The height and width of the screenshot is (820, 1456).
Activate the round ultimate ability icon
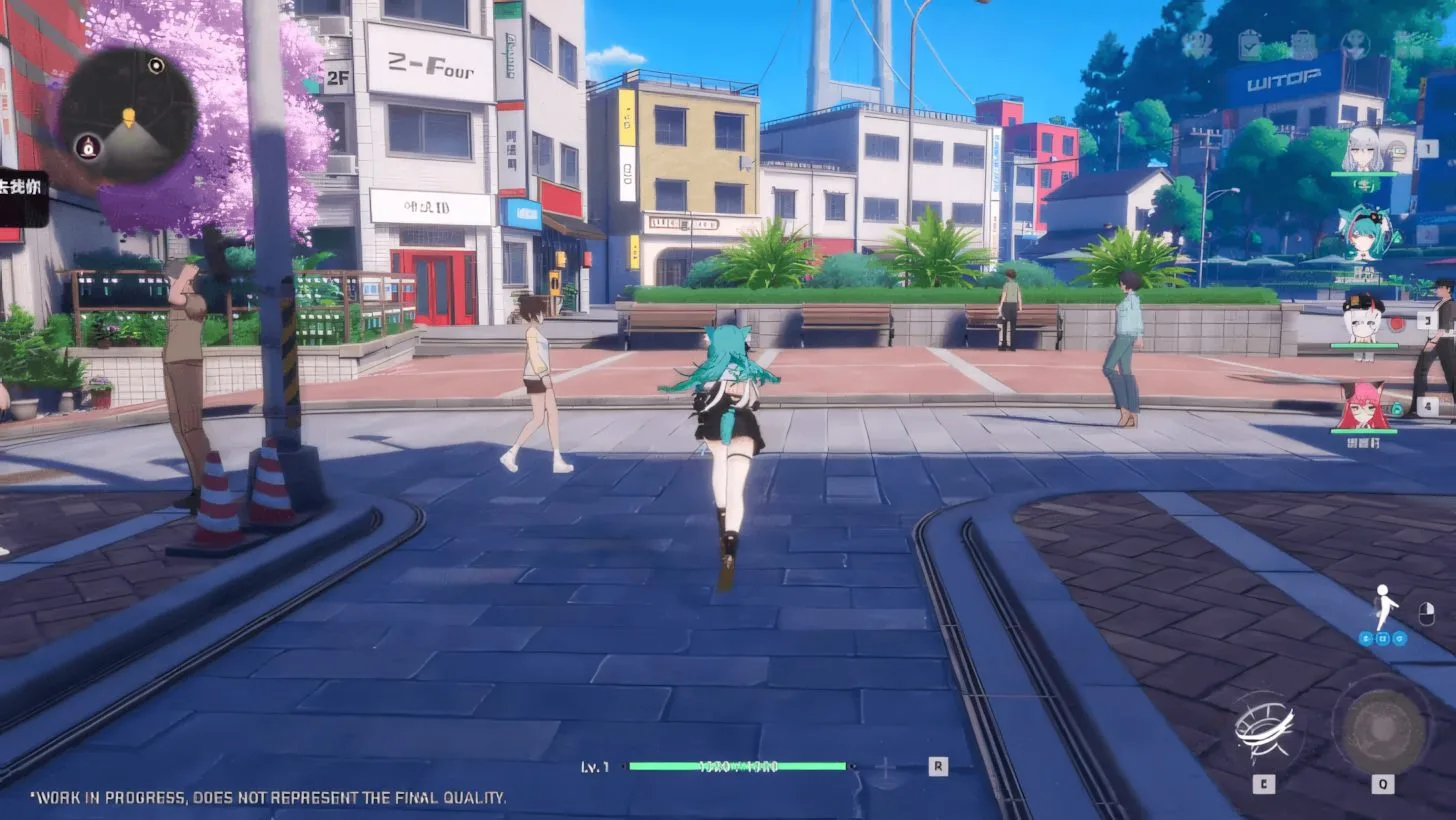pos(1383,727)
